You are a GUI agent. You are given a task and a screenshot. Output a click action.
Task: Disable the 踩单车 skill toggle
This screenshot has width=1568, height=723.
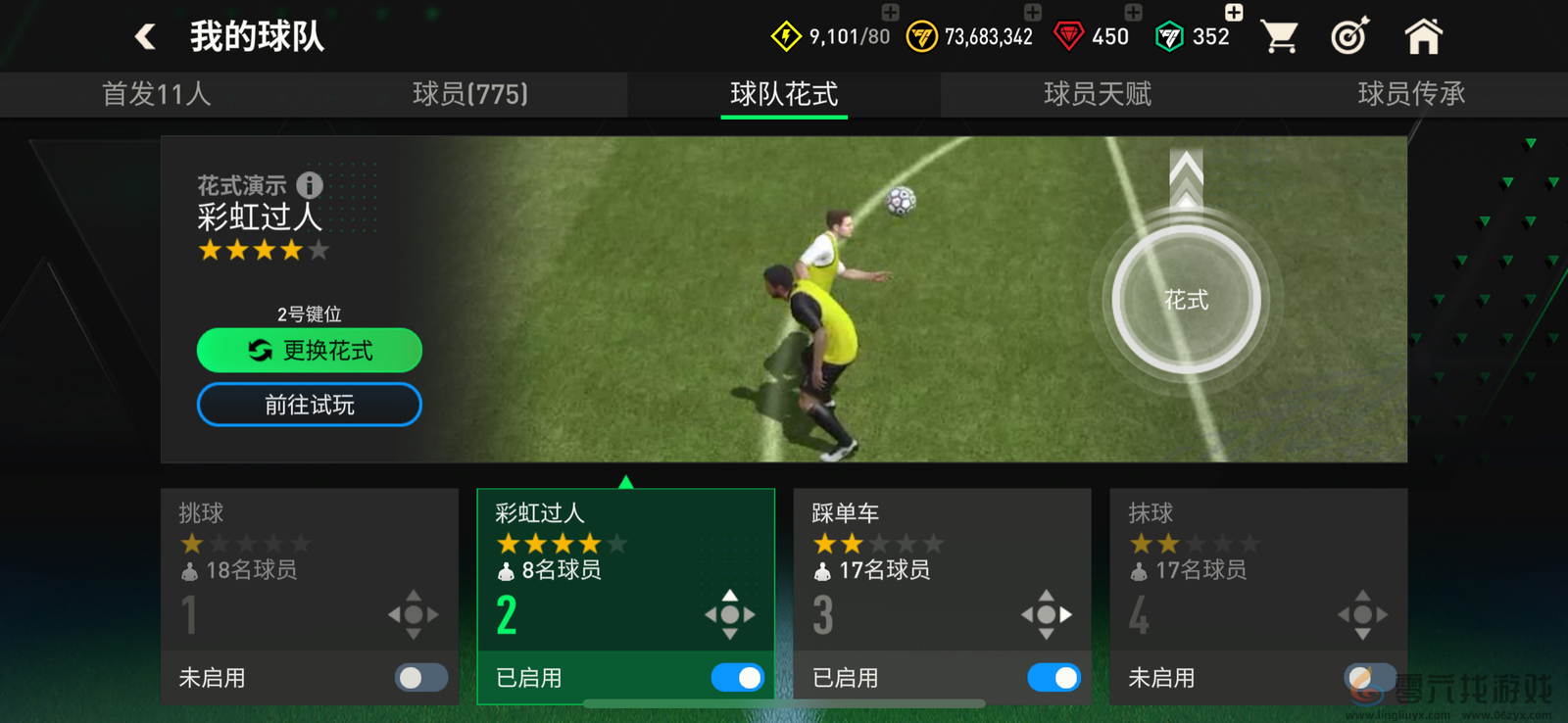pyautogui.click(x=1054, y=677)
